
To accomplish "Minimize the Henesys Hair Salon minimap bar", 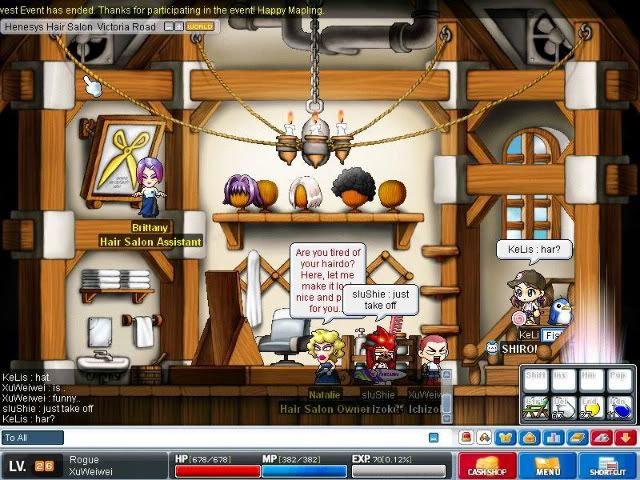I will (x=168, y=25).
